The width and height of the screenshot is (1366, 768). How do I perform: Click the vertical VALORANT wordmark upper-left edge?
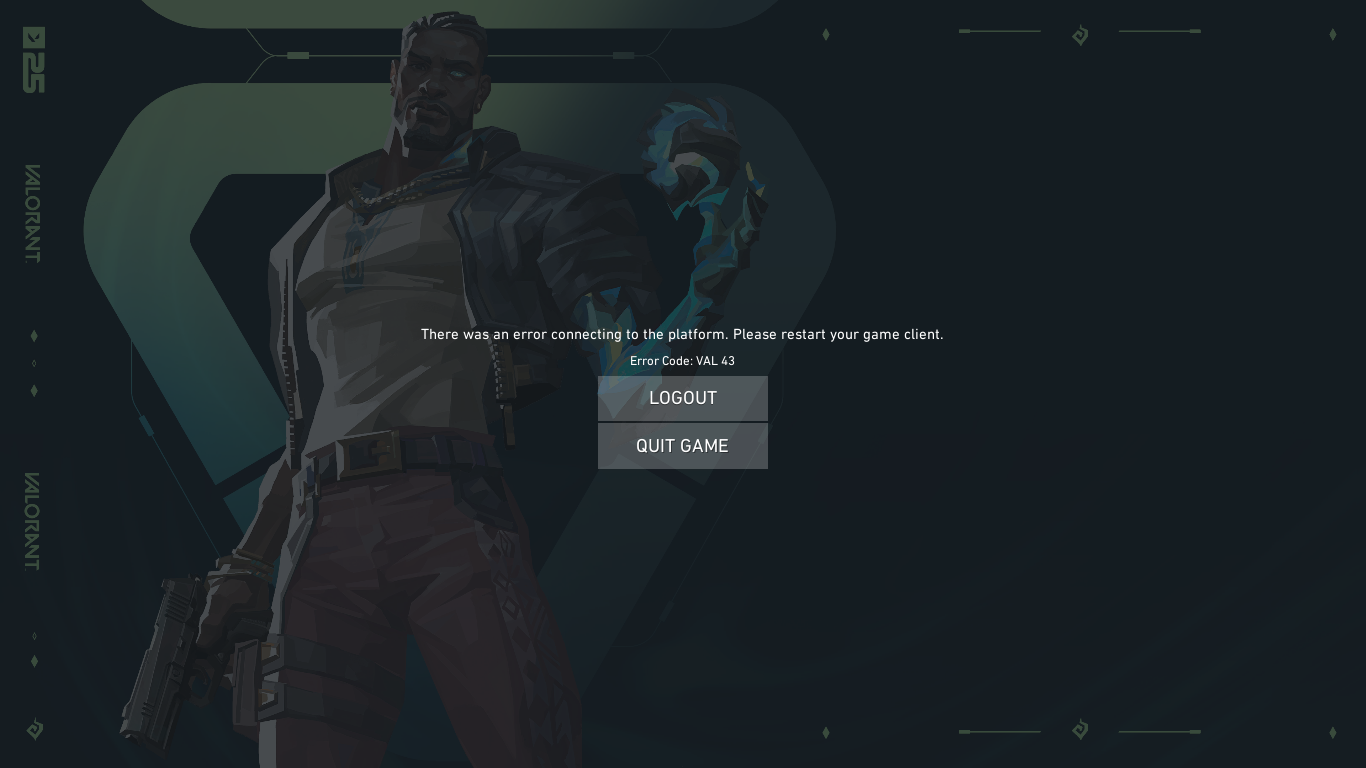click(34, 215)
